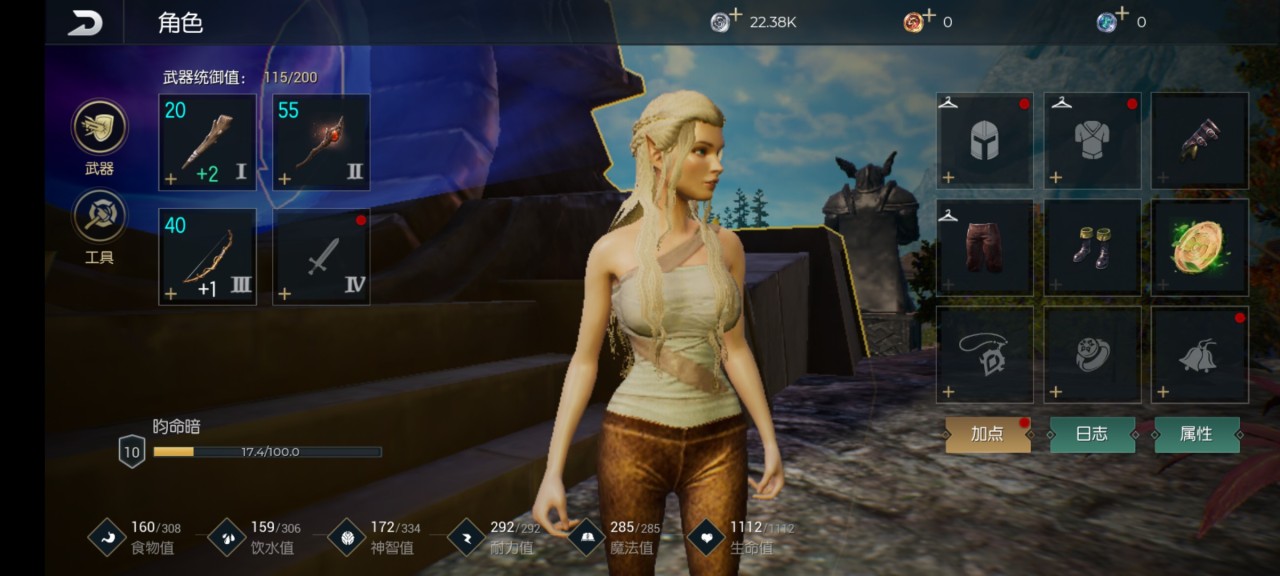Open the 日志 journal button
This screenshot has width=1280, height=576.
coord(1092,434)
